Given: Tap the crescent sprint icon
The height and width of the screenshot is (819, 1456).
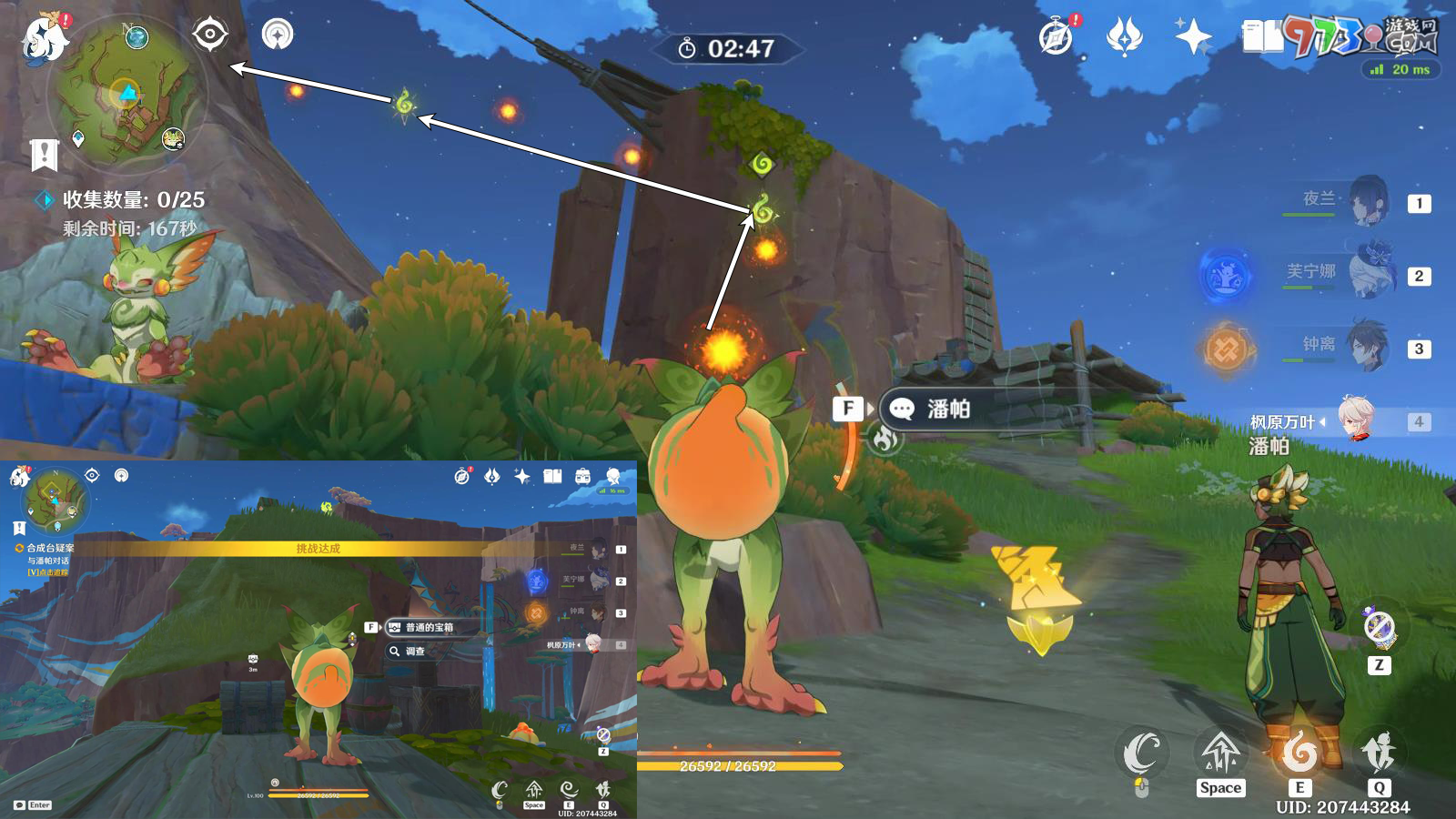Looking at the screenshot, I should [1141, 752].
